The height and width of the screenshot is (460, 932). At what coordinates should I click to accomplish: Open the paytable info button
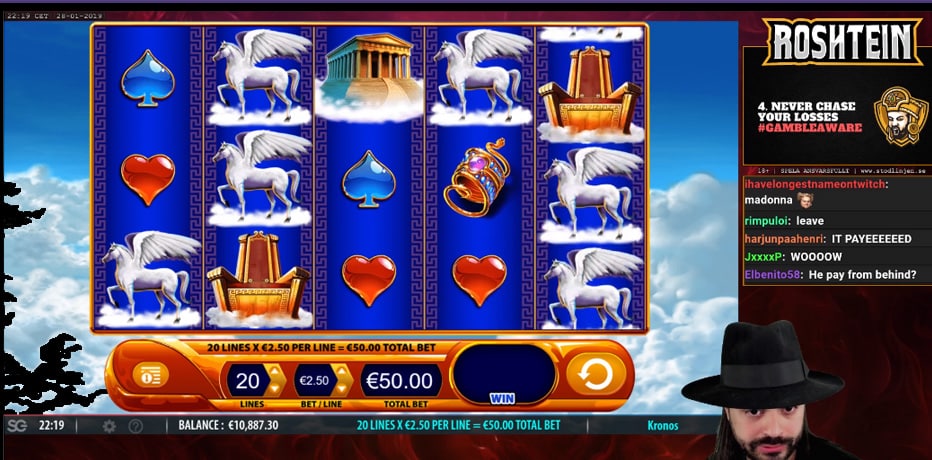(x=150, y=375)
